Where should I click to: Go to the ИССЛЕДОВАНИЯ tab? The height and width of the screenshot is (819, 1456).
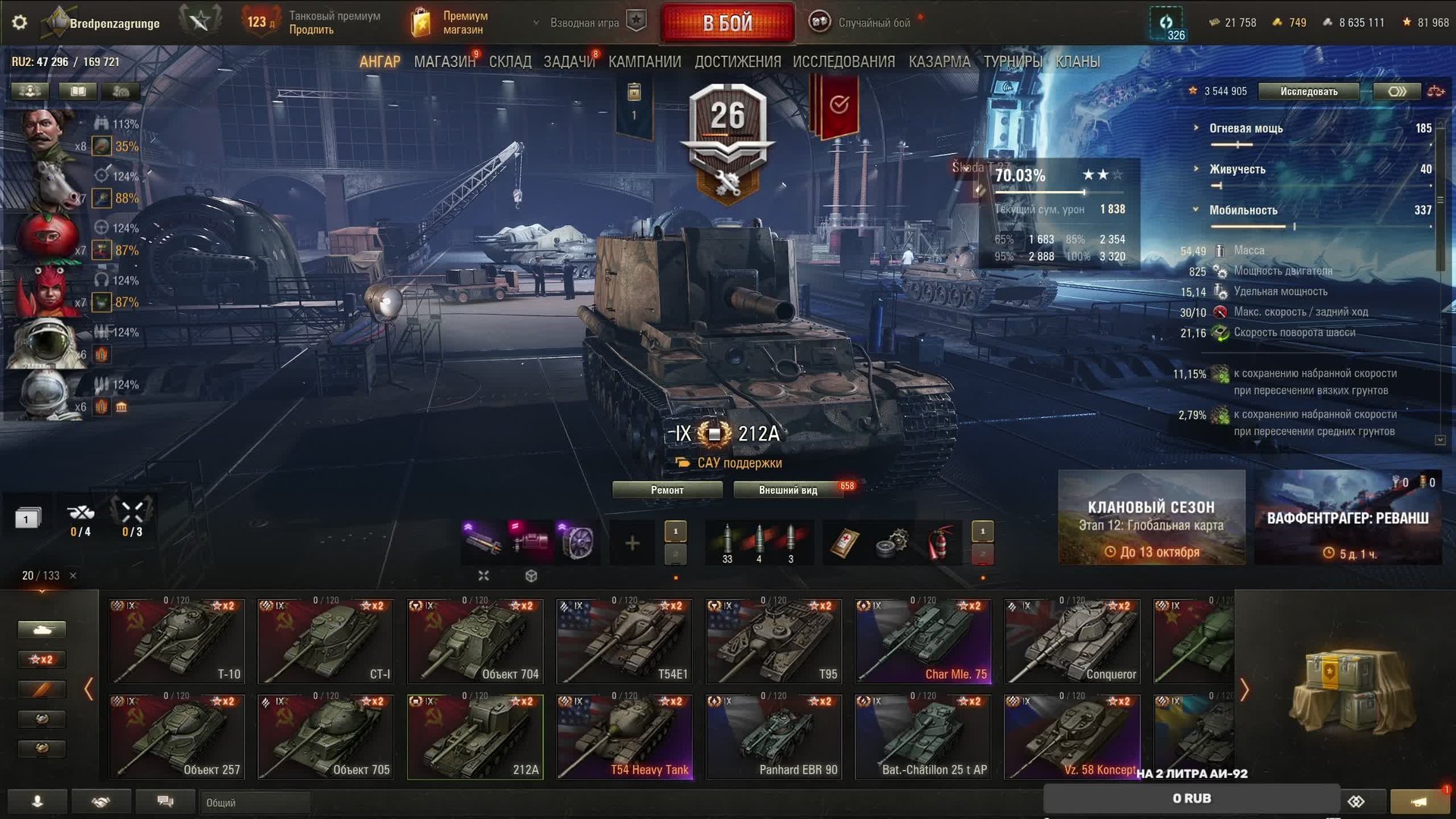pyautogui.click(x=843, y=62)
